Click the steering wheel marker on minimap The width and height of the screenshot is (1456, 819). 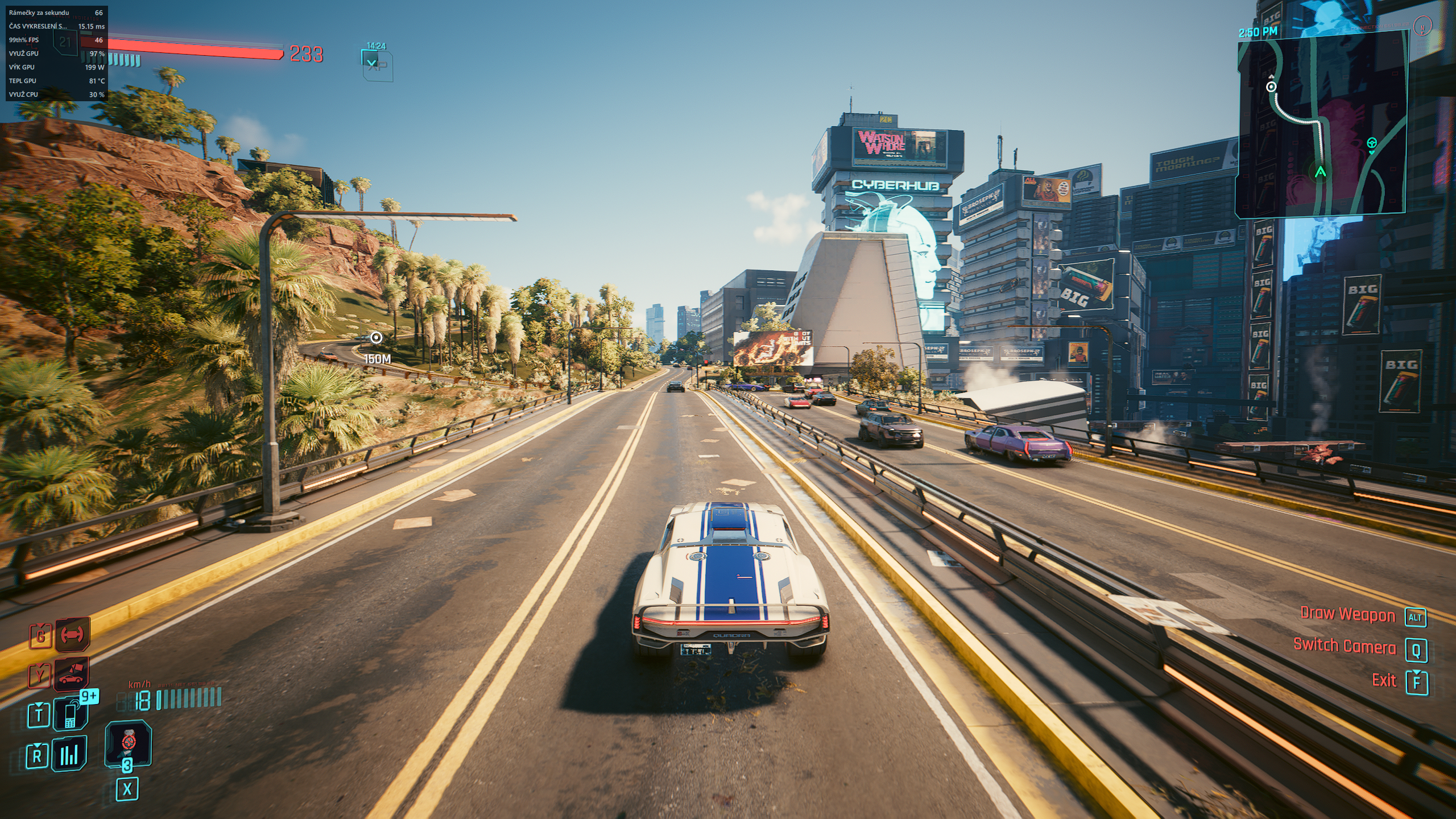click(x=1372, y=143)
